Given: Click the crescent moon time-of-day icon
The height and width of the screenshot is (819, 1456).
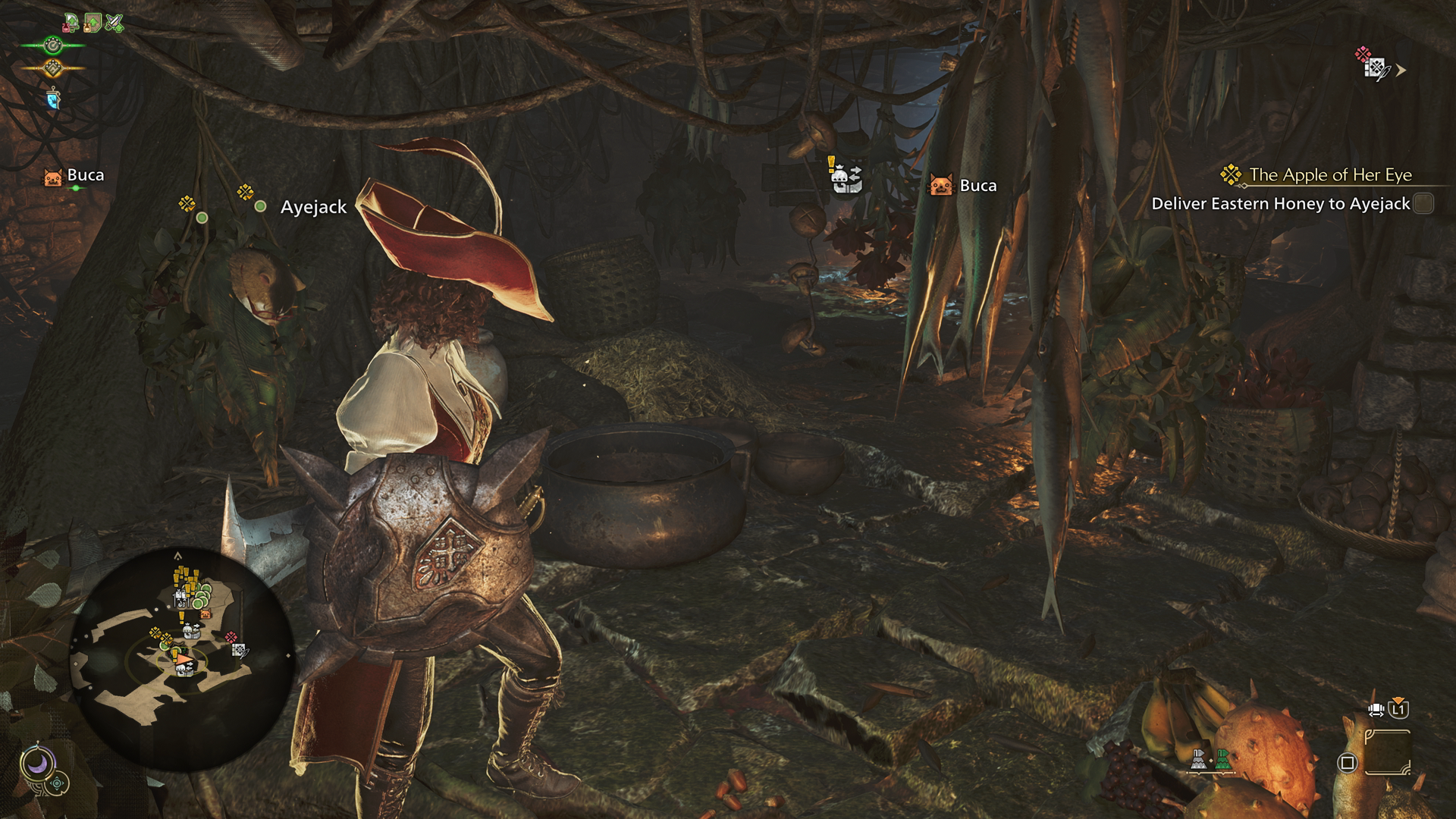Looking at the screenshot, I should [36, 762].
